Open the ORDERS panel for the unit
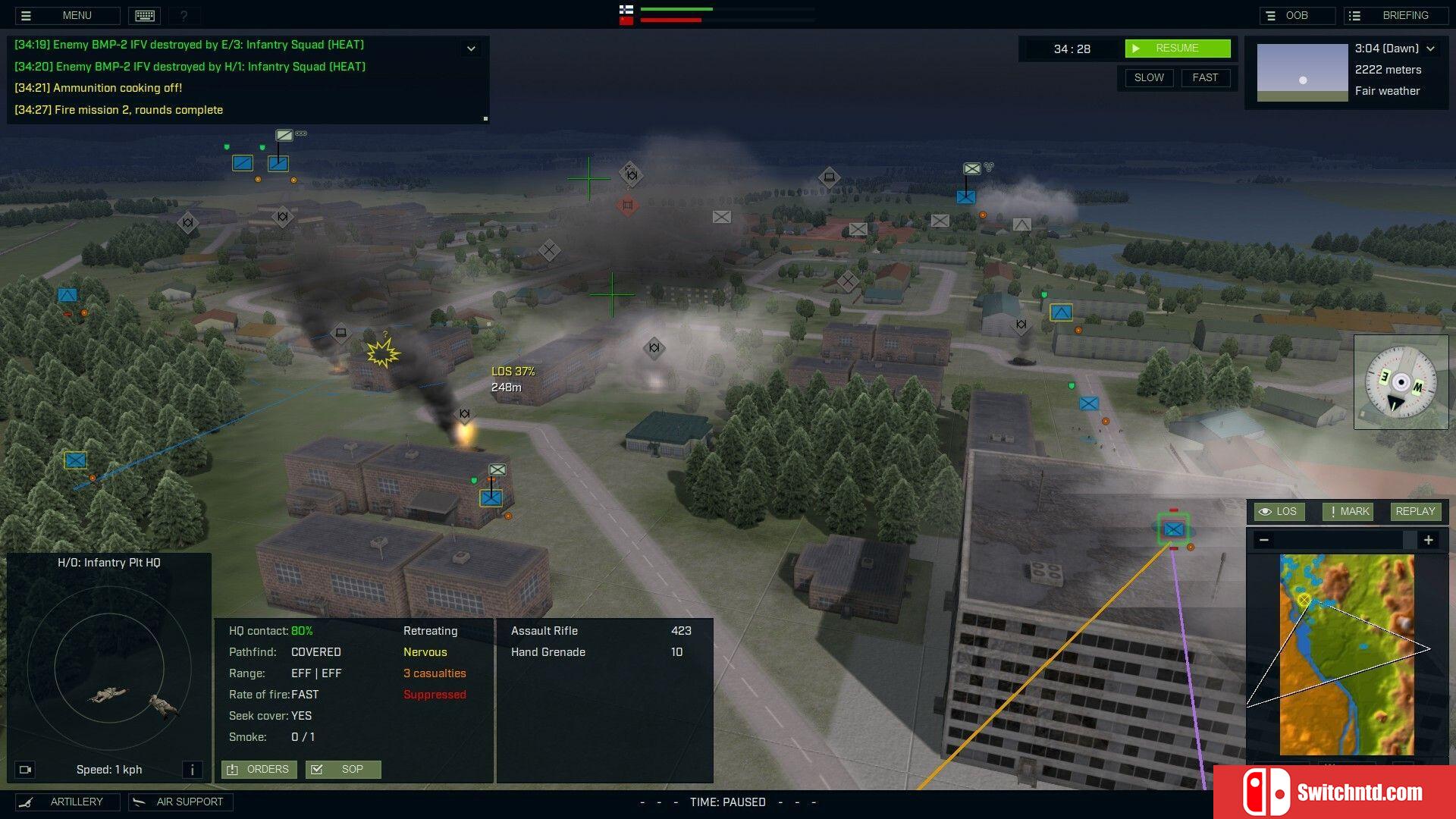 [259, 770]
